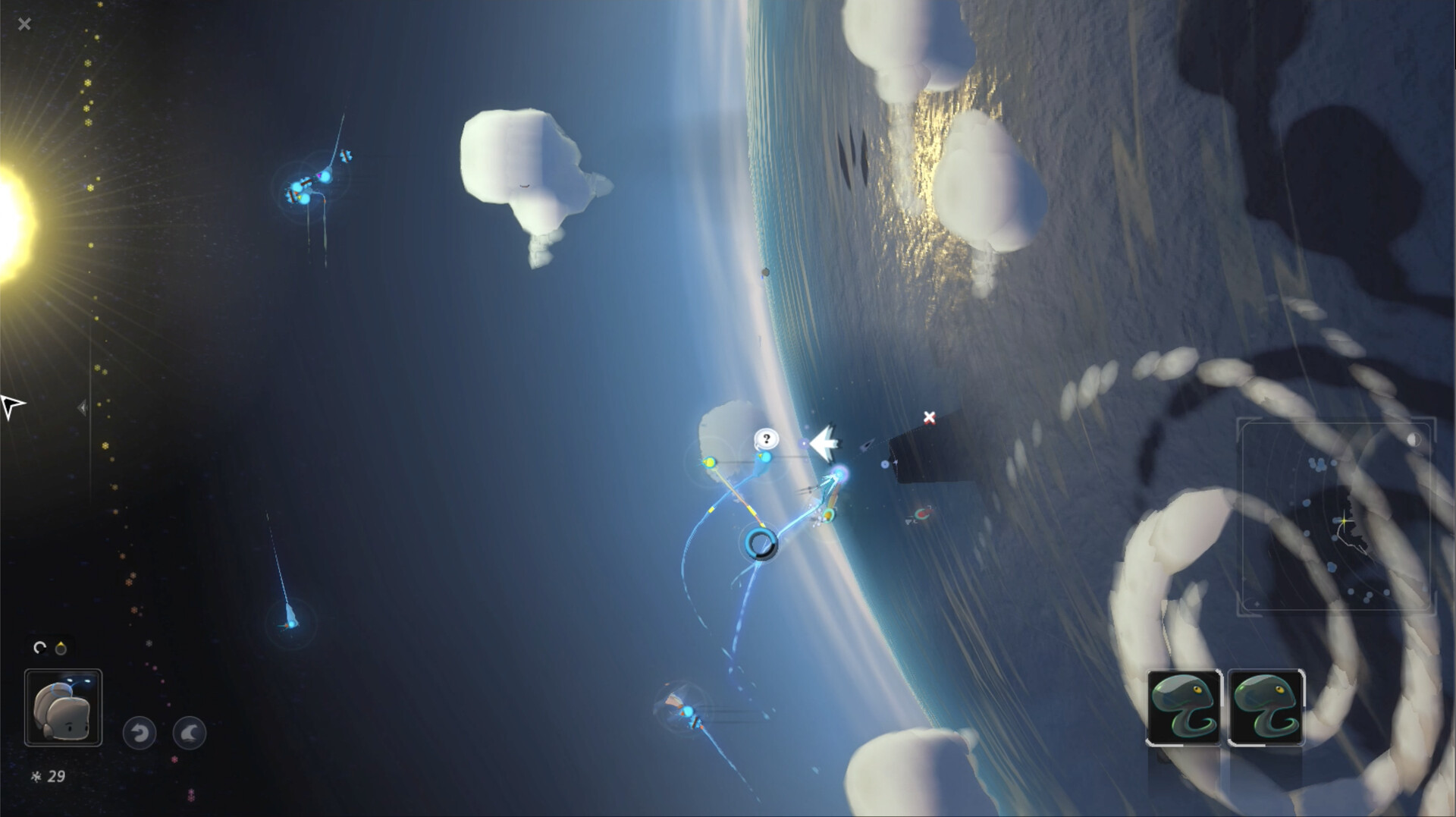Viewport: 1456px width, 817px height.
Task: Click the moon icon beside the undo button
Action: [190, 733]
